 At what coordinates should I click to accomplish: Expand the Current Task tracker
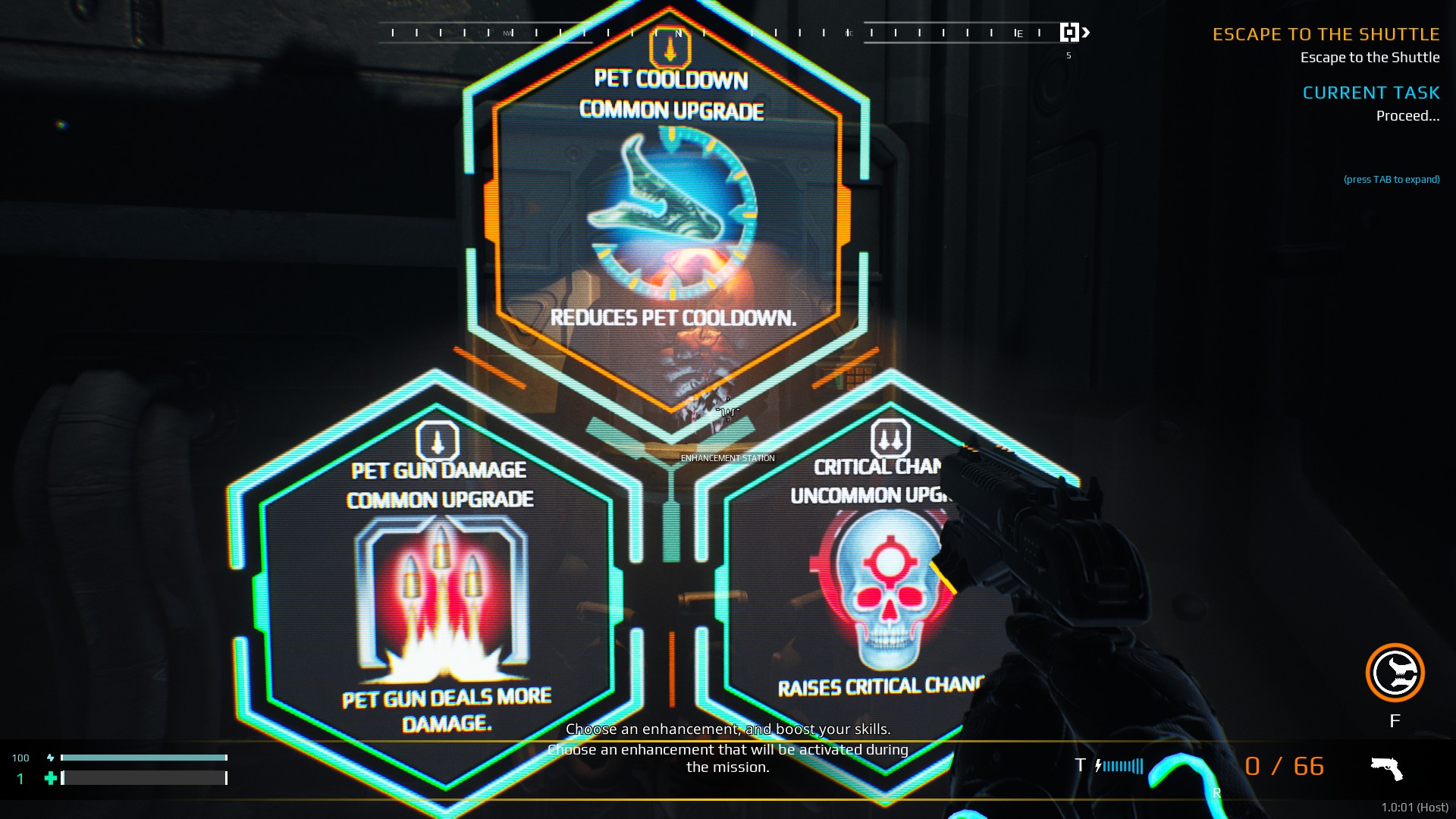point(1370,93)
